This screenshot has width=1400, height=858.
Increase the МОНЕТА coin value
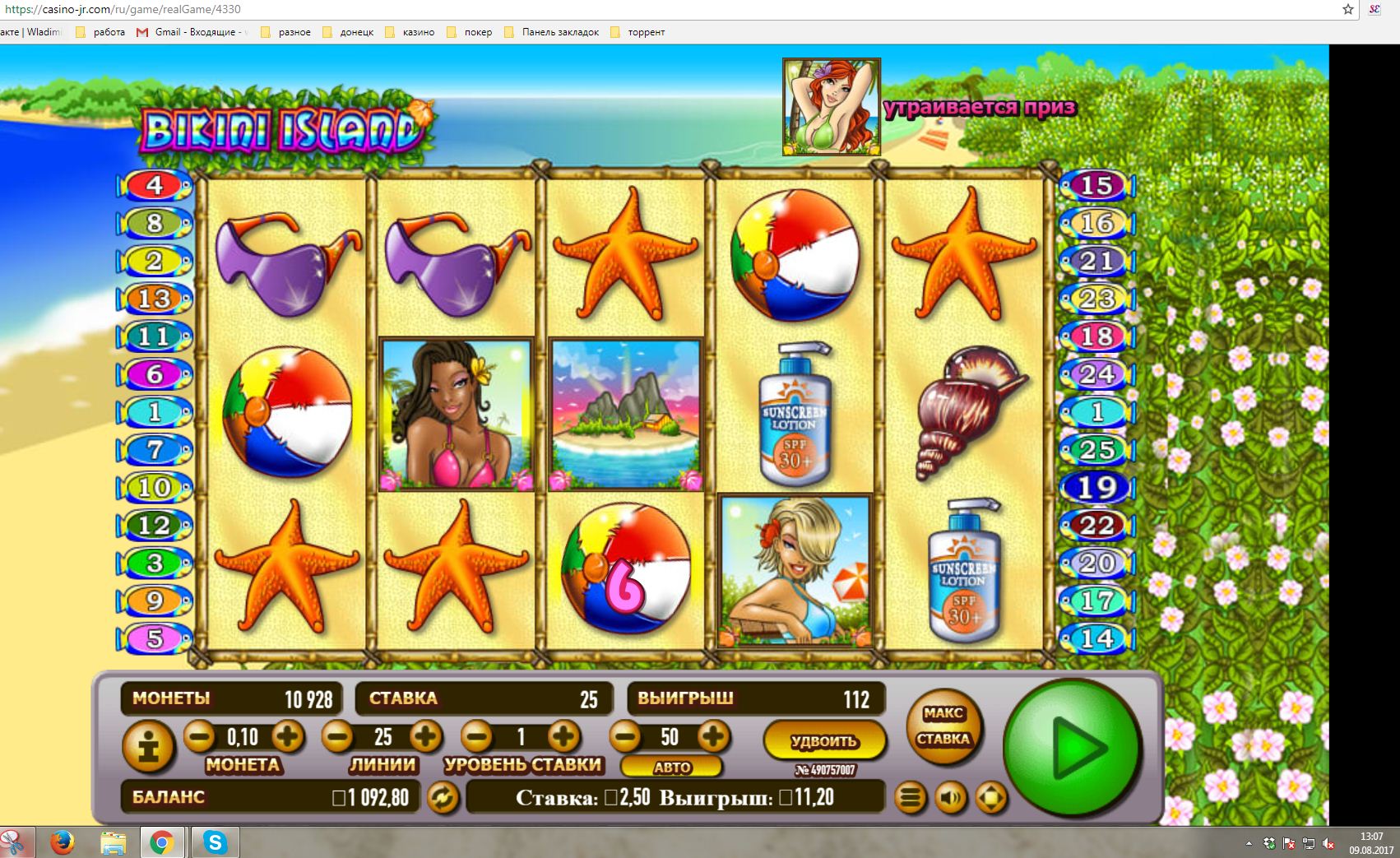(x=287, y=735)
